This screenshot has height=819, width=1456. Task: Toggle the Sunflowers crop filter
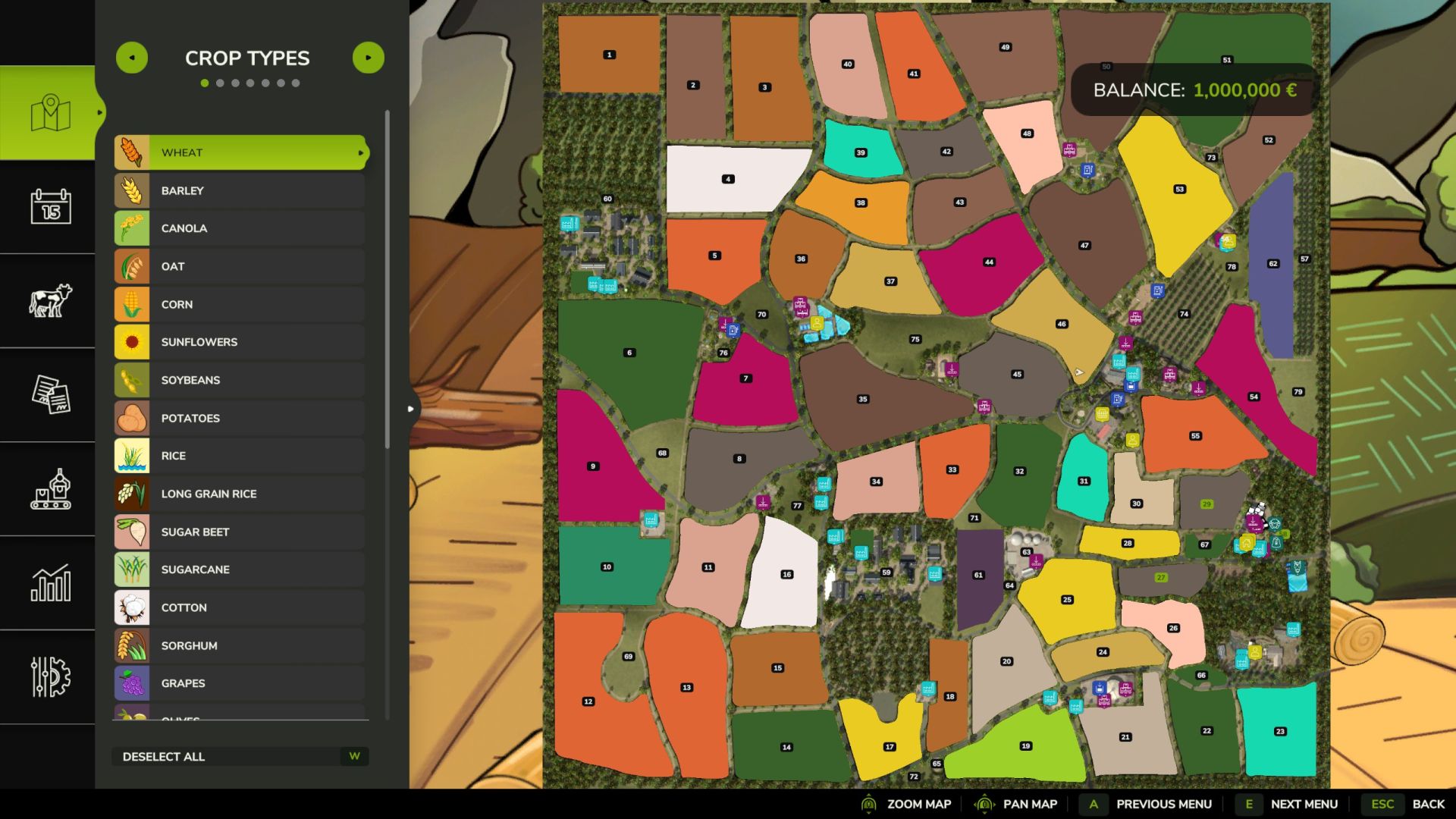pyautogui.click(x=241, y=342)
